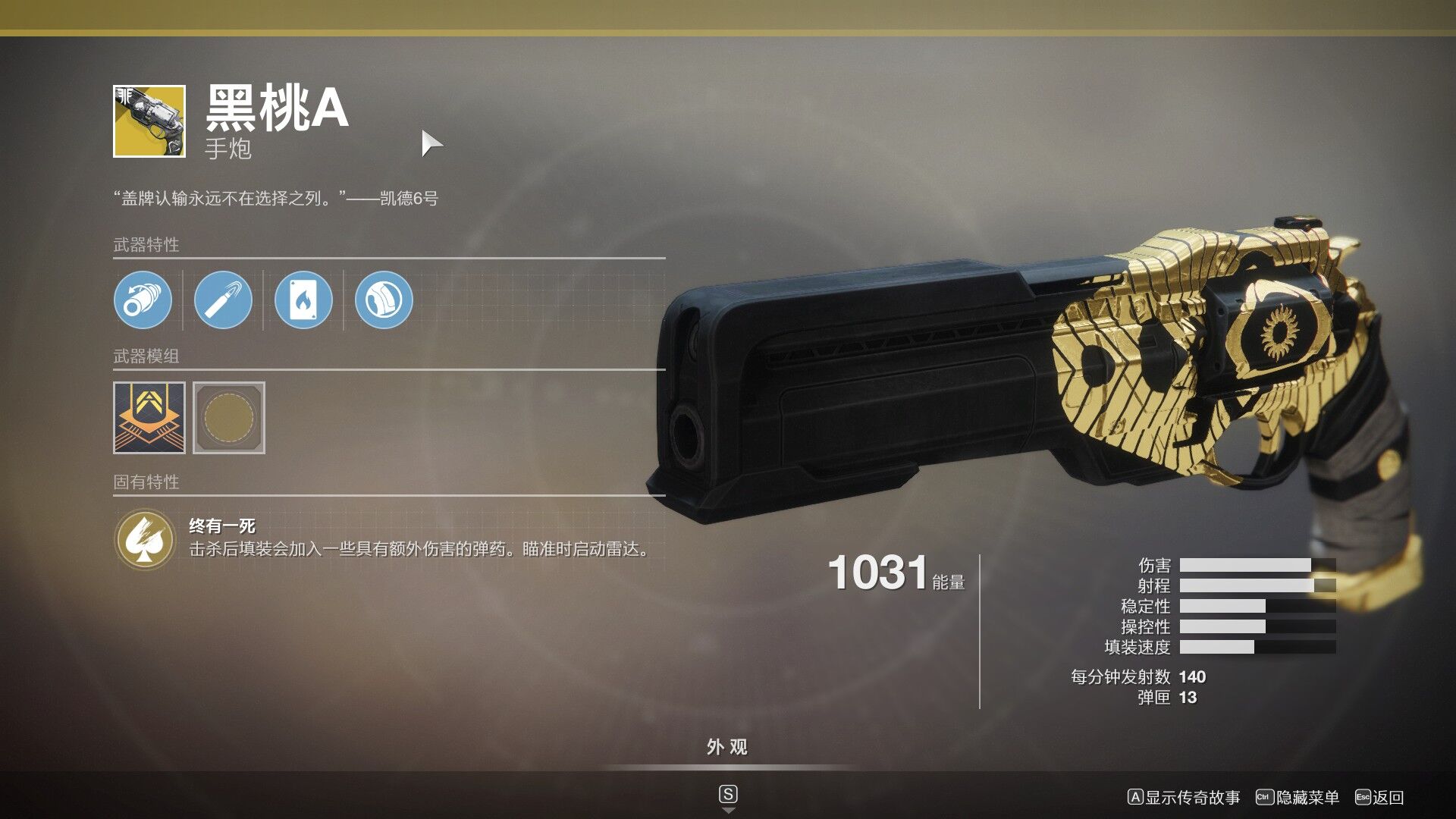Switch to the 外观 appearance section
The width and height of the screenshot is (1456, 819).
pyautogui.click(x=727, y=748)
